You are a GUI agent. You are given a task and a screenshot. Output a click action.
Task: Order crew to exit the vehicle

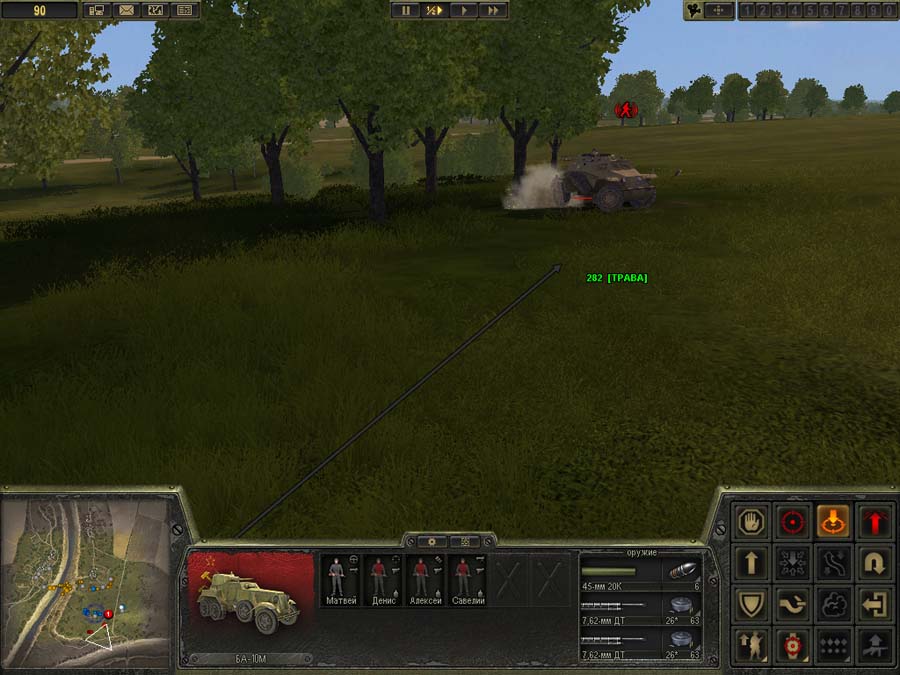[874, 604]
